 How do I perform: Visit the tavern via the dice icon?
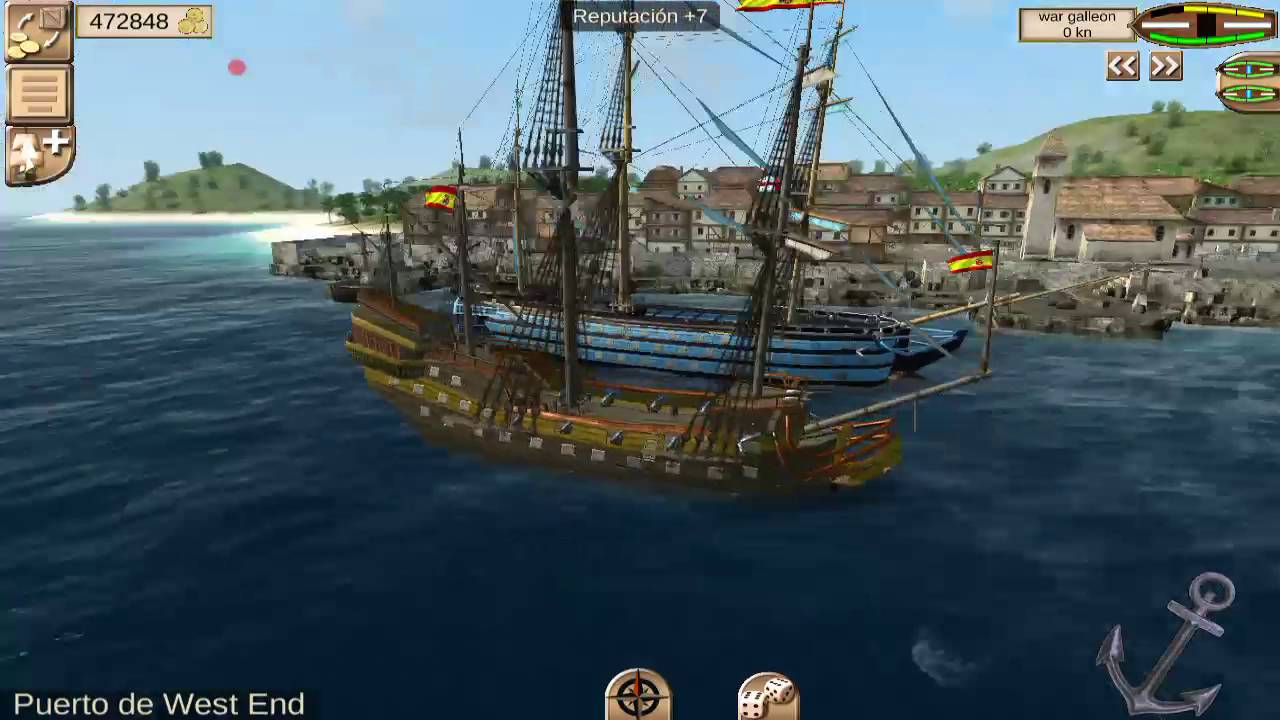[768, 701]
